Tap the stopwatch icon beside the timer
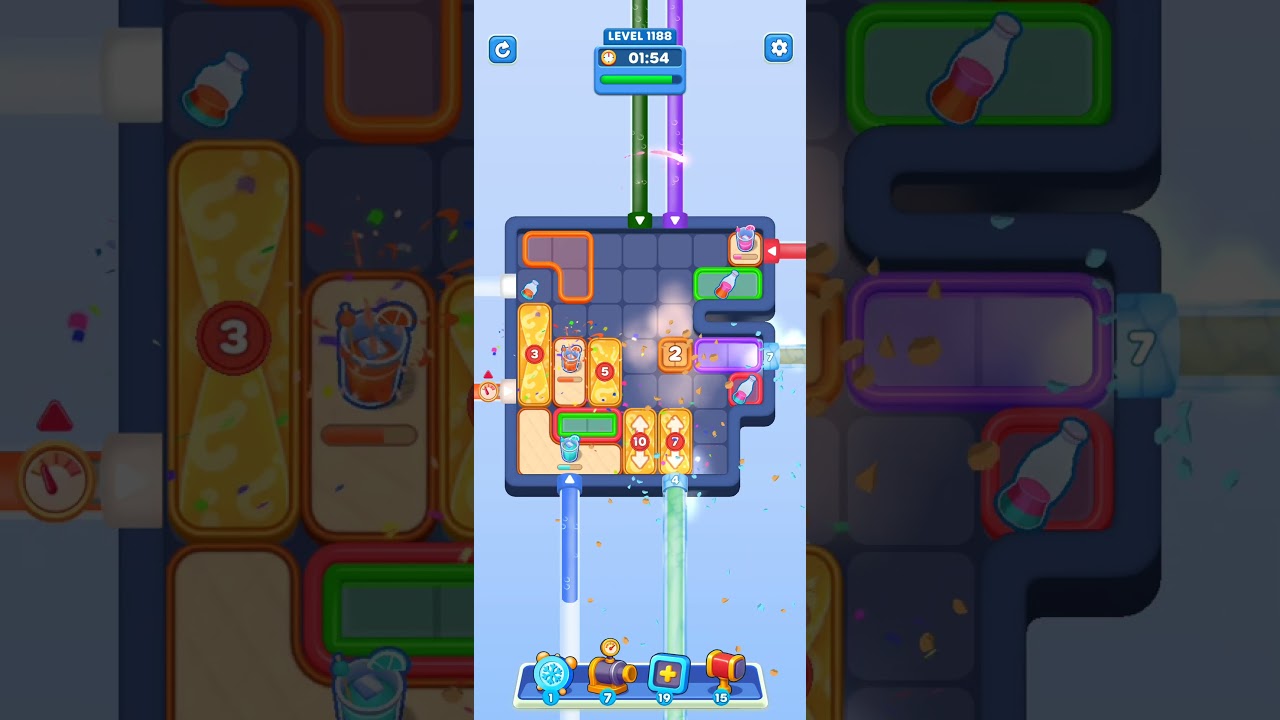This screenshot has width=1280, height=720. pyautogui.click(x=609, y=58)
